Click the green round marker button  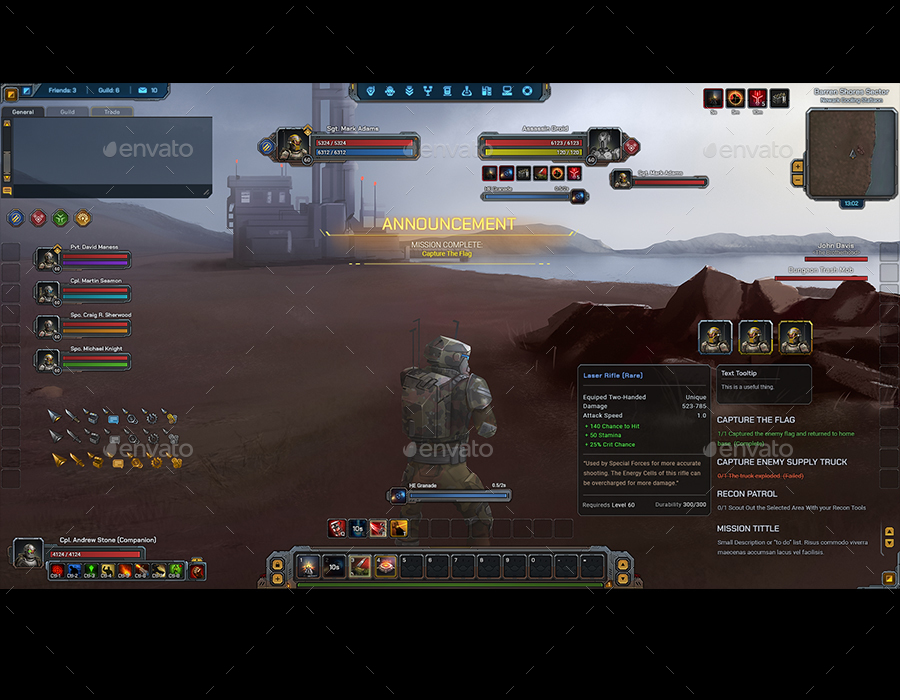60,218
